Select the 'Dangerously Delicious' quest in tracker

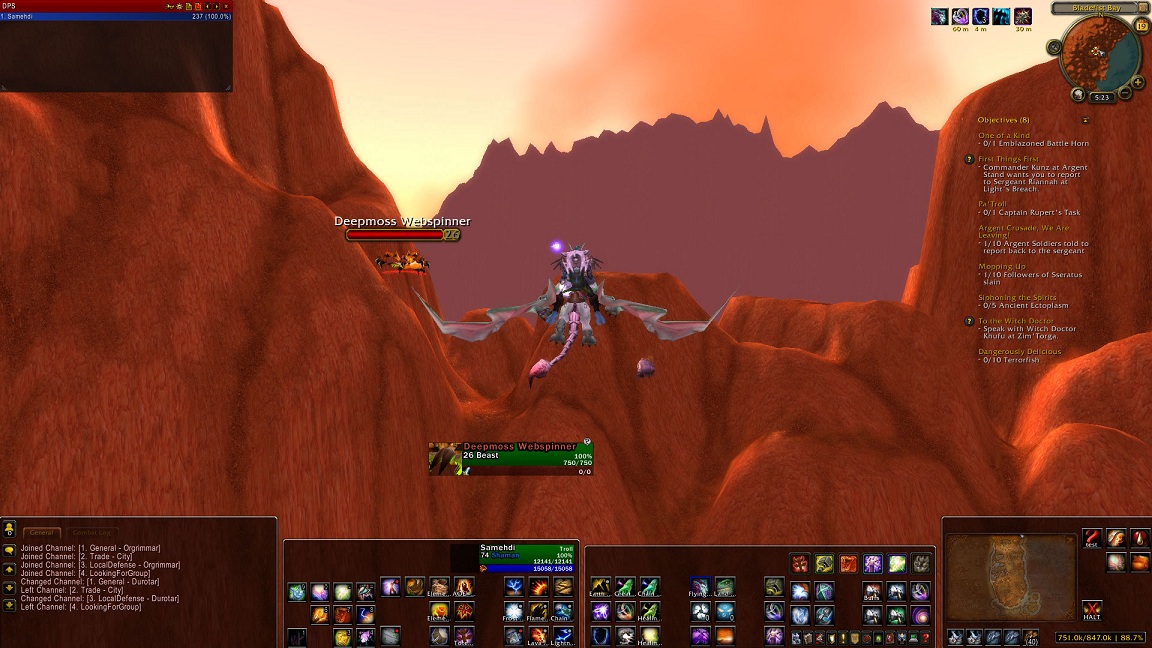(x=1020, y=351)
